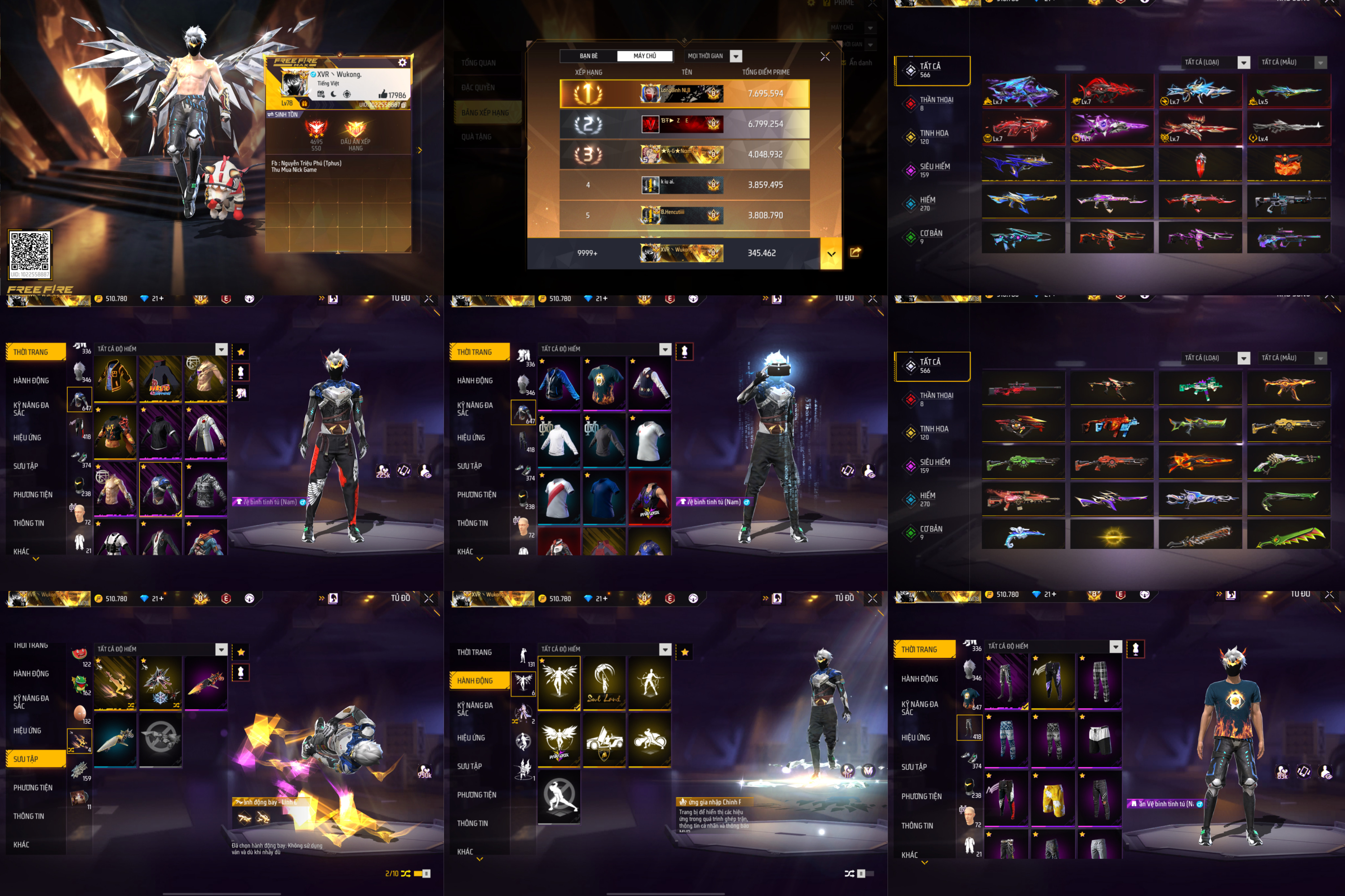Select the top-ranked LongBinh NLB leaderboard row
Screen dimensions: 1345x896
tap(684, 94)
